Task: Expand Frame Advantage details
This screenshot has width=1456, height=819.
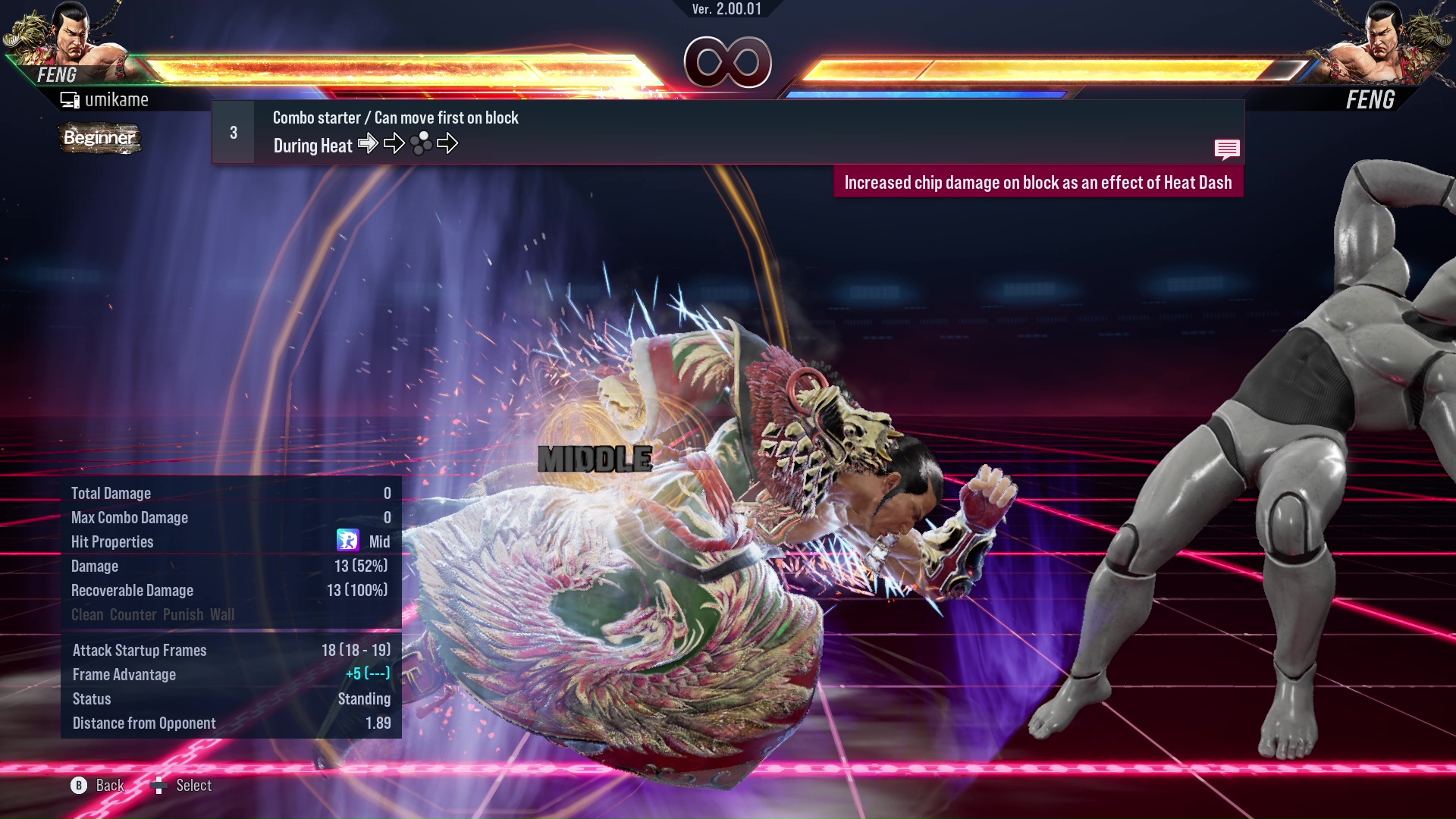Action: pyautogui.click(x=124, y=674)
